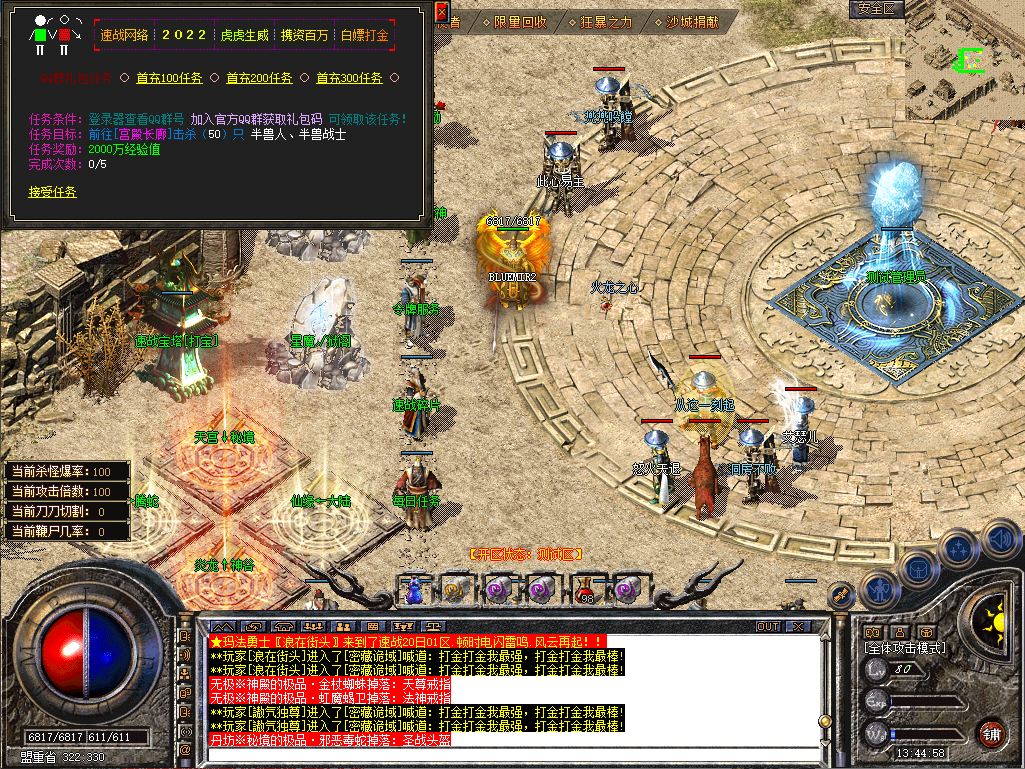Screen dimensions: 1025x769
Task: Open the 首充300任务 quest tab
Action: [349, 78]
